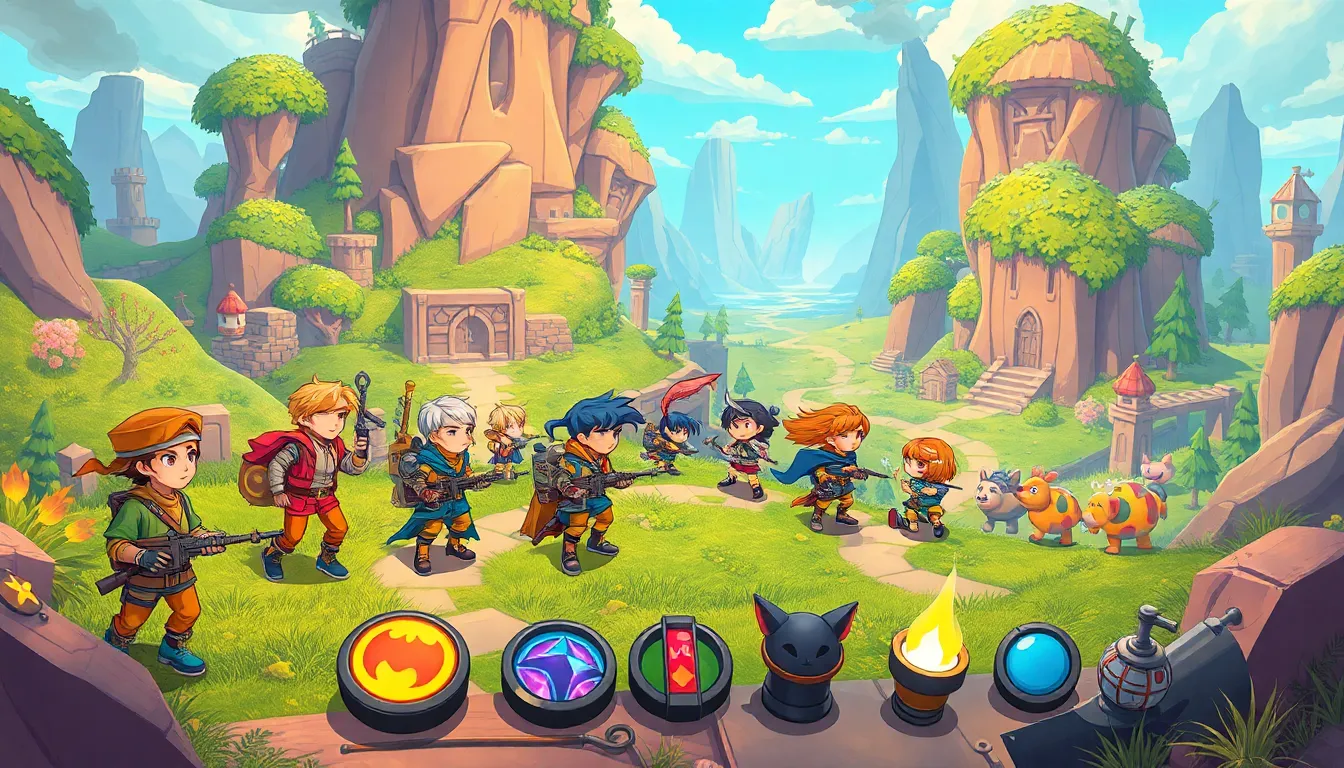
Task: Activate the yellow flame brazier ability
Action: coord(929,650)
